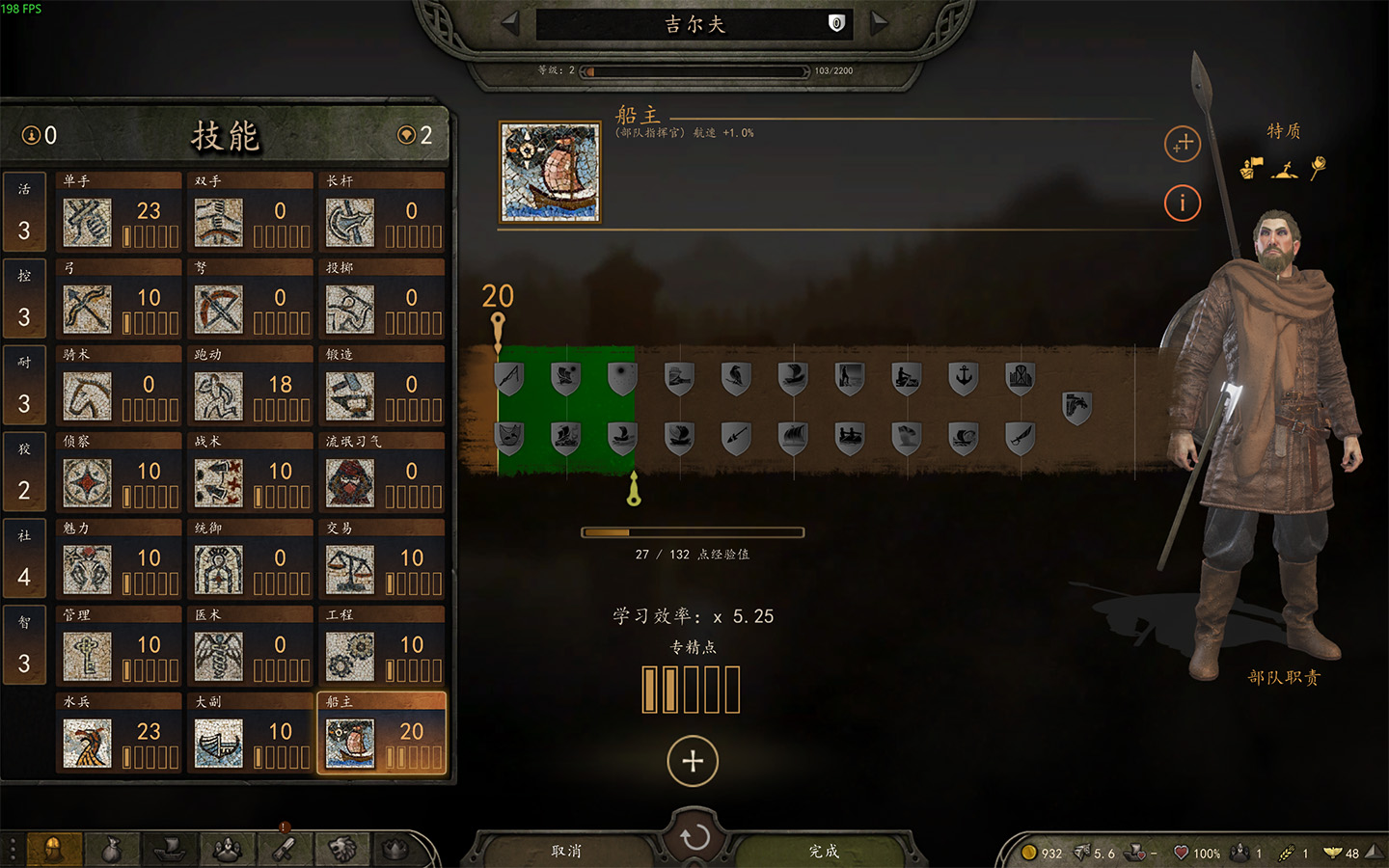Choose the 大副 boatswain skill tile
Viewport: 1389px width, 868px height.
click(251, 734)
